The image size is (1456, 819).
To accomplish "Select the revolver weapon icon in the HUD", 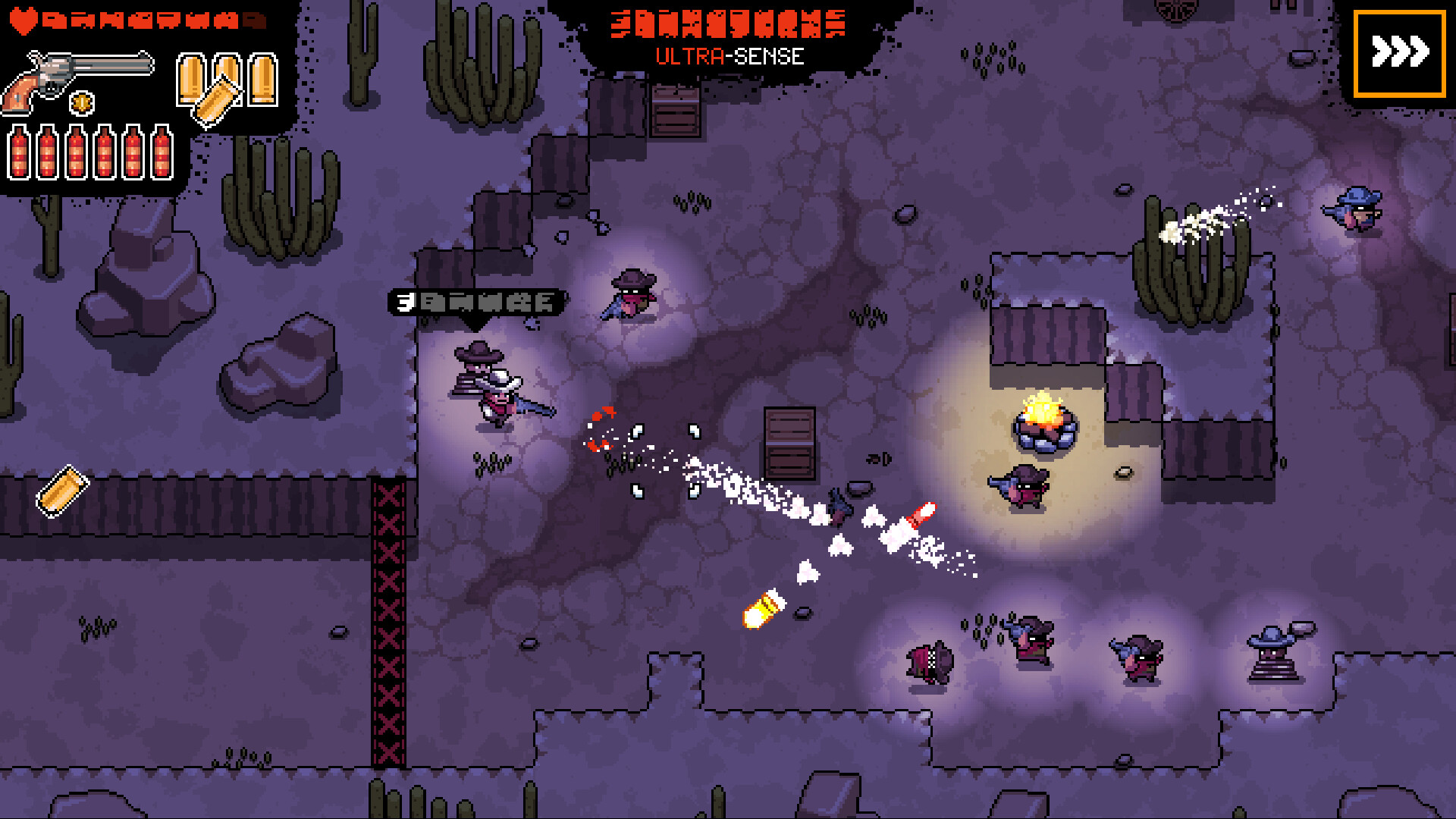I will (x=76, y=72).
